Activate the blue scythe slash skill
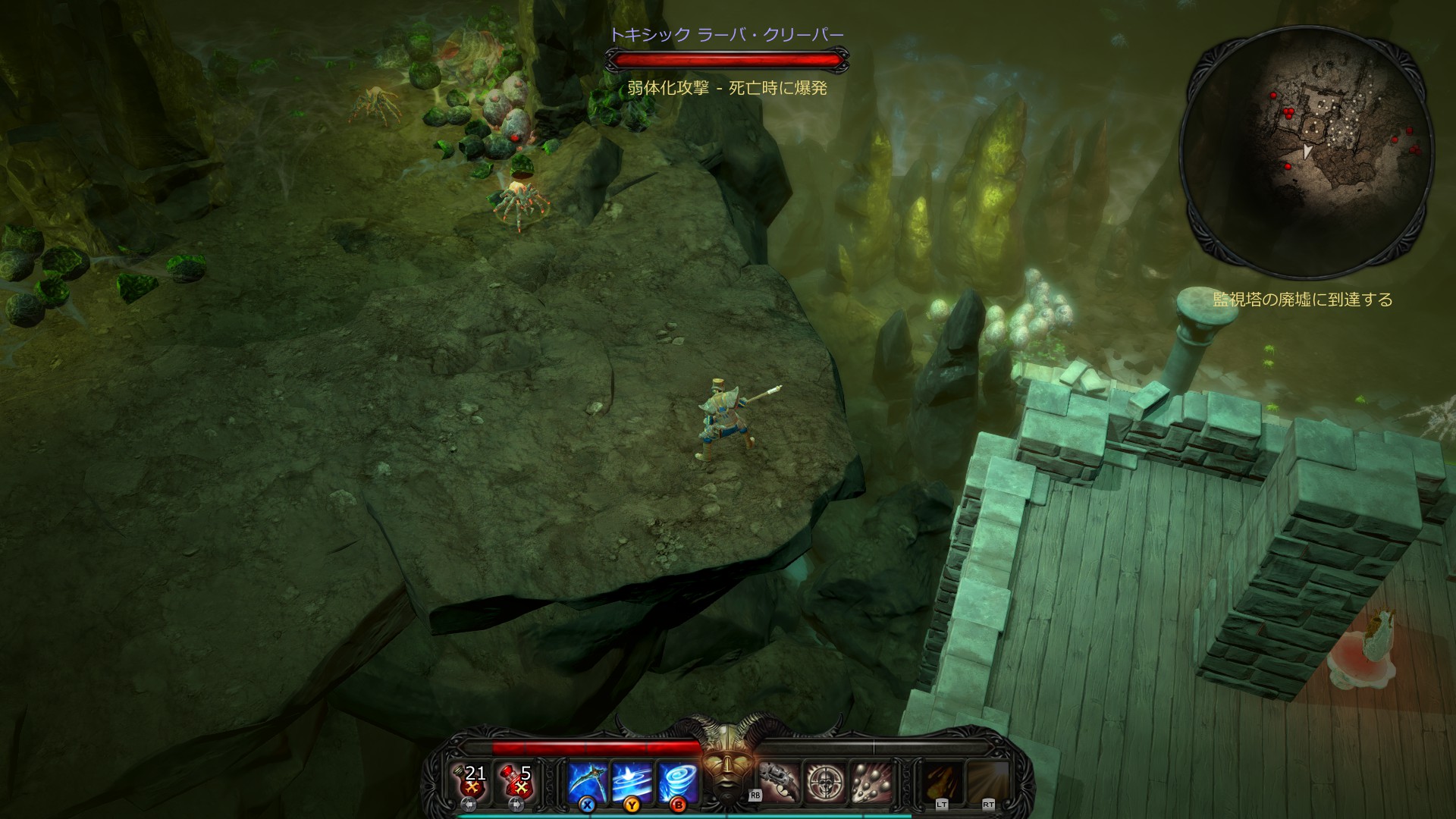Image resolution: width=1456 pixels, height=819 pixels. click(588, 781)
